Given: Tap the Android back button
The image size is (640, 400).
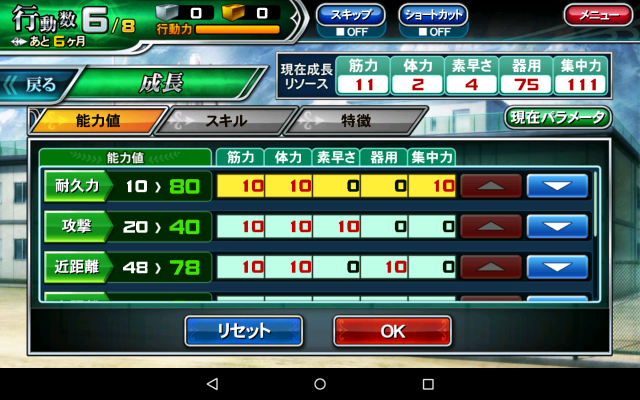Looking at the screenshot, I should 212,384.
